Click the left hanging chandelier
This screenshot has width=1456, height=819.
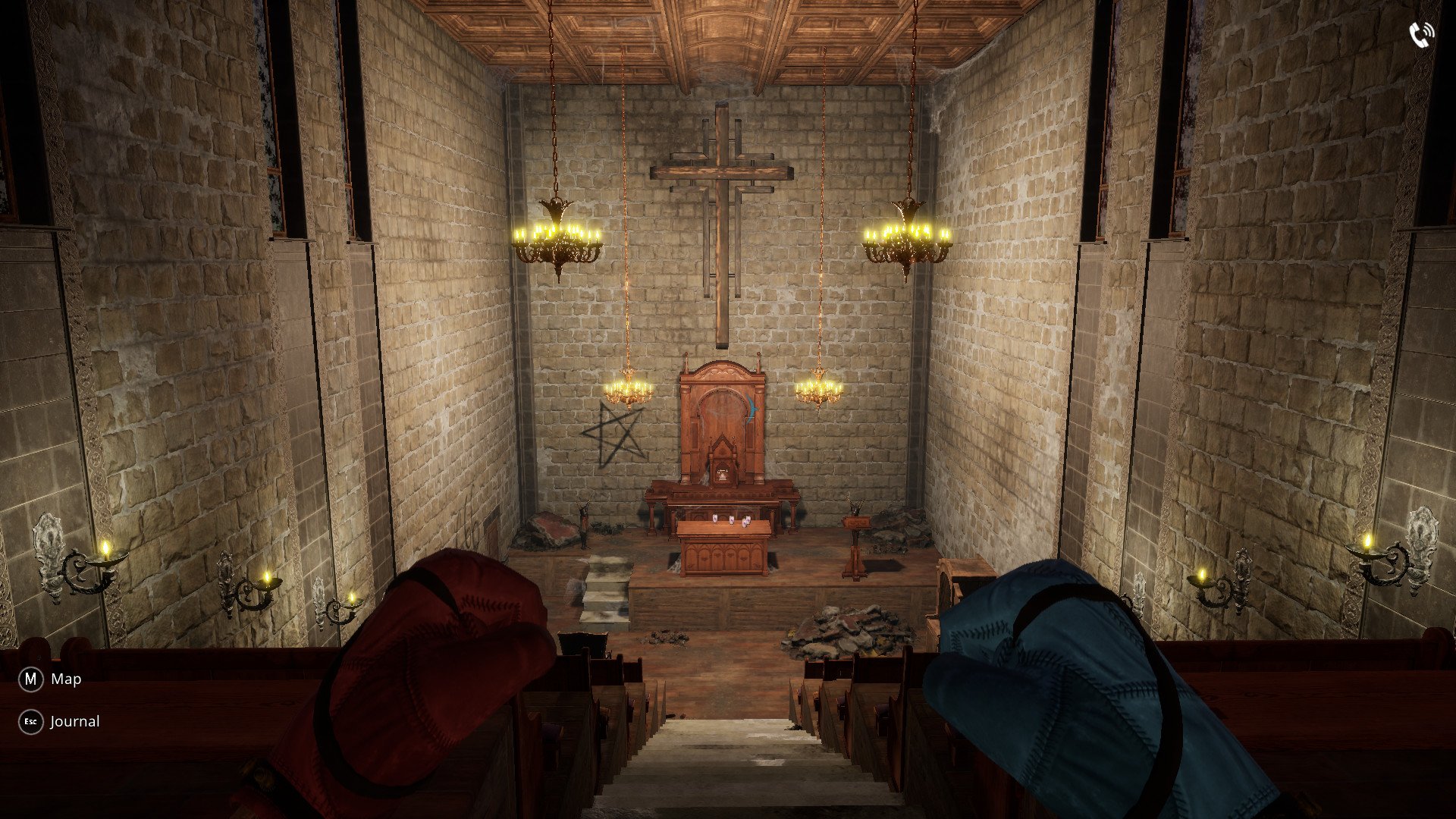tap(557, 235)
